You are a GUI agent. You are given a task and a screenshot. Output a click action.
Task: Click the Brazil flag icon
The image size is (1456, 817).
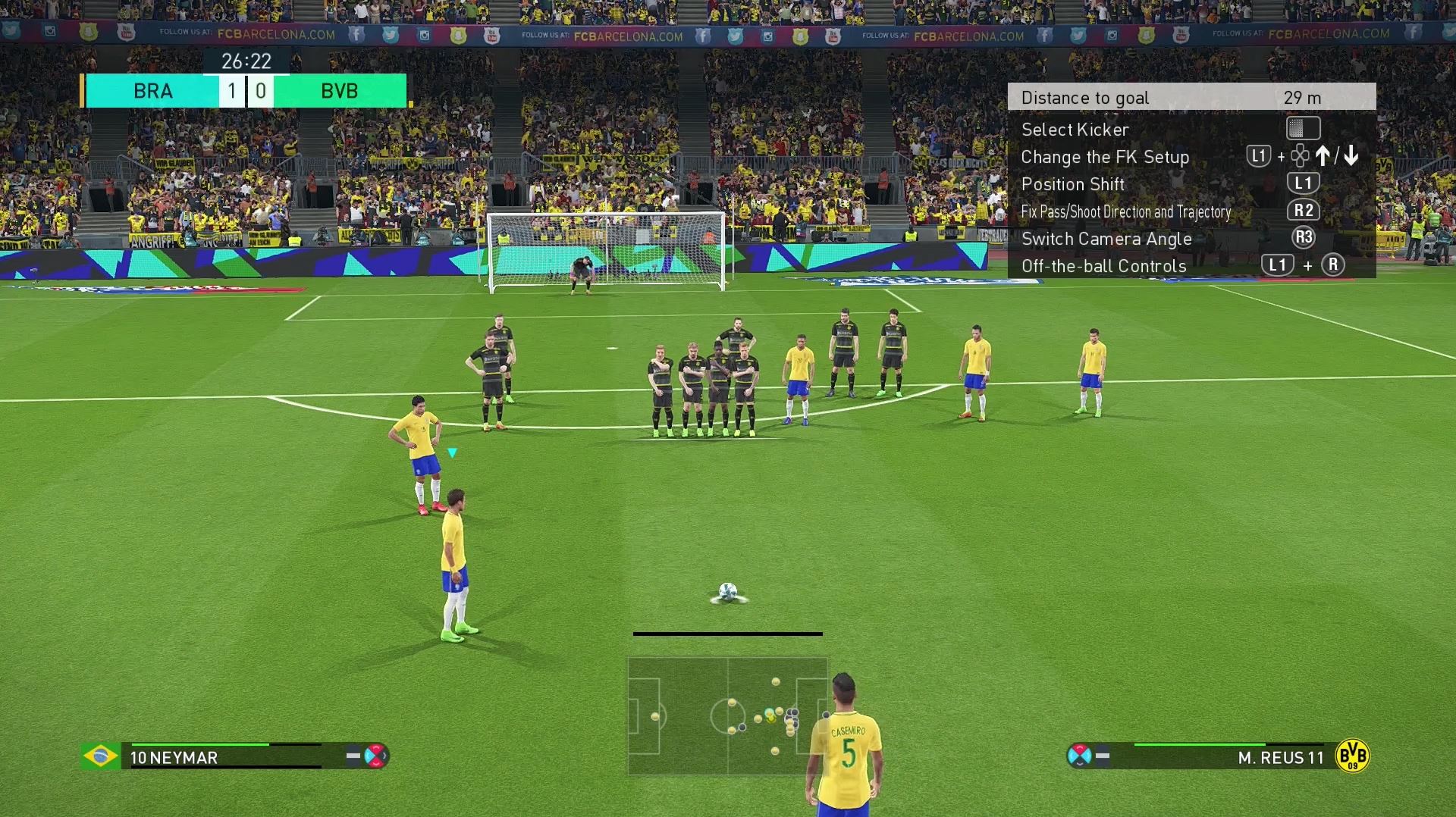(100, 756)
